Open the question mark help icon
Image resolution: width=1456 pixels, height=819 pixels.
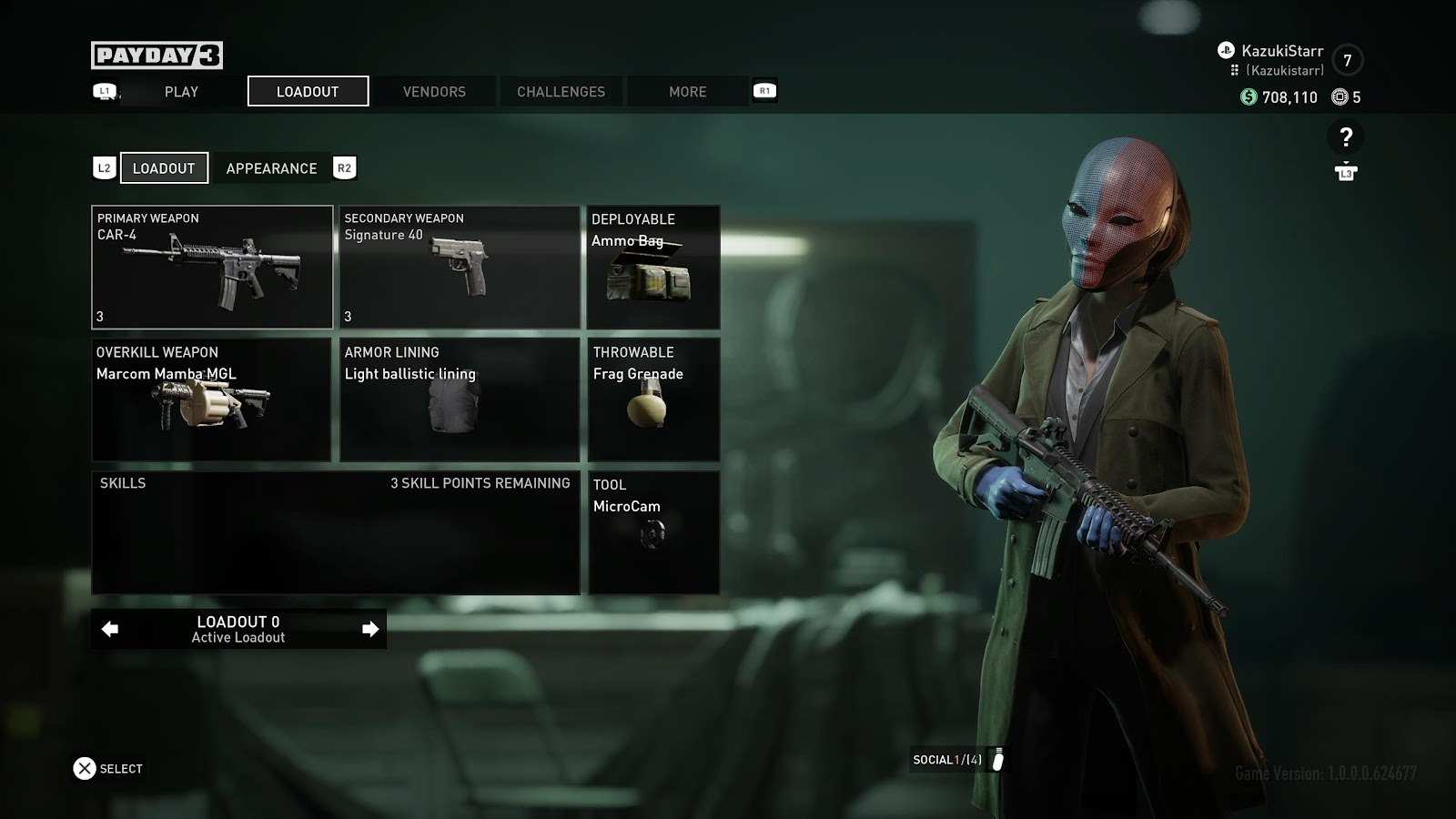(x=1346, y=137)
